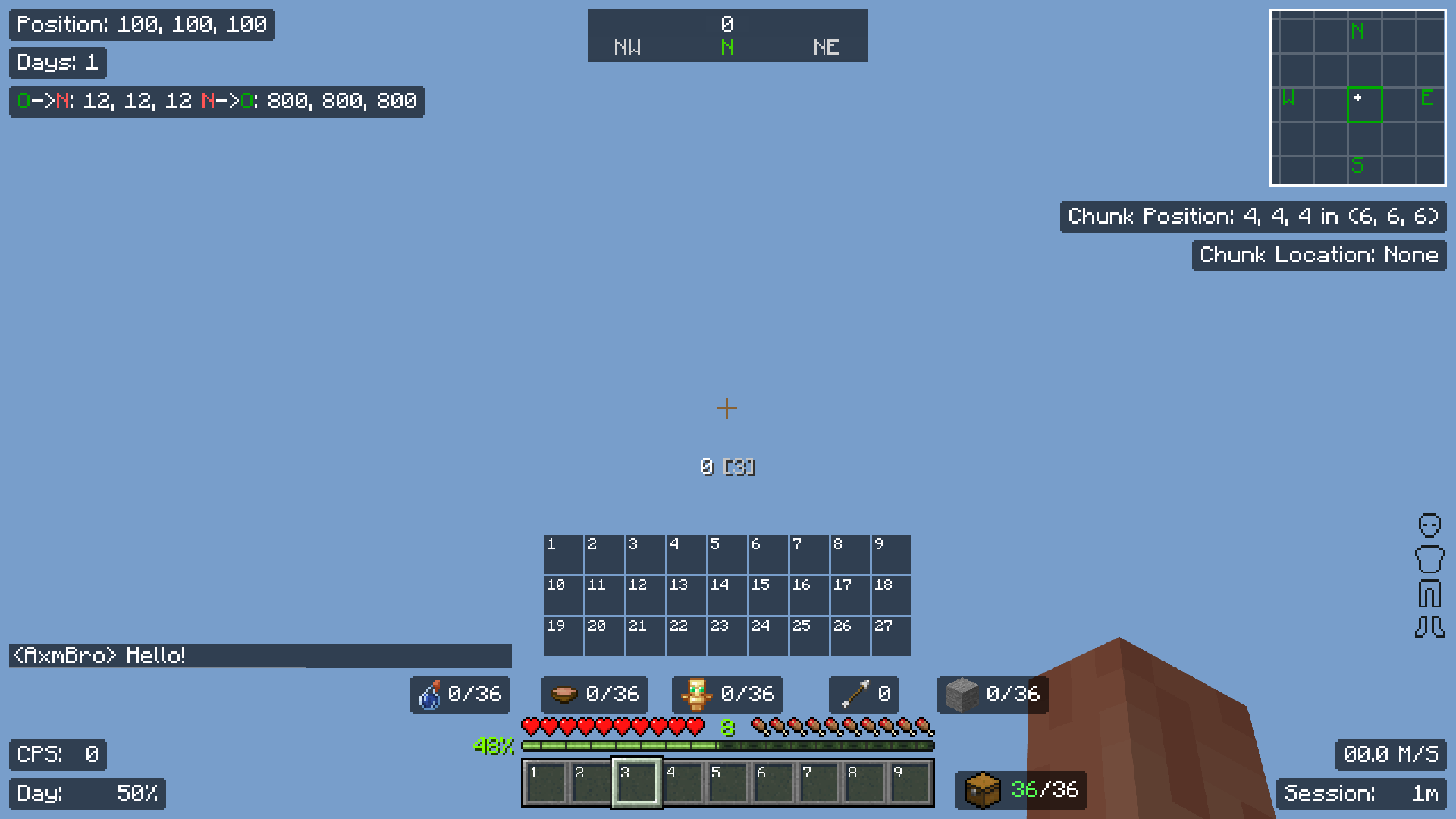Select hotbar slot 3
The height and width of the screenshot is (819, 1456).
pyautogui.click(x=637, y=783)
